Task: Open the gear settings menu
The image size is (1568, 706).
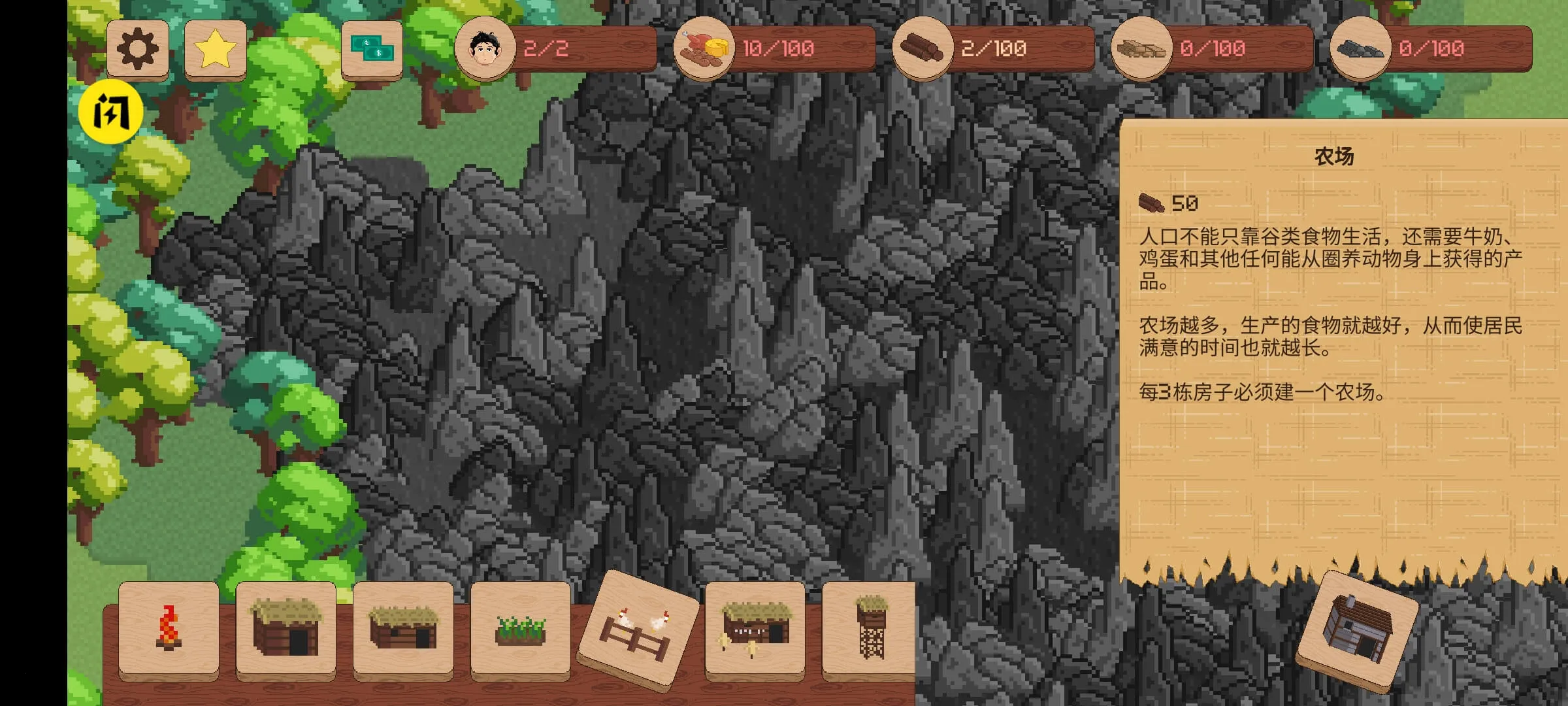Action: pyautogui.click(x=137, y=49)
